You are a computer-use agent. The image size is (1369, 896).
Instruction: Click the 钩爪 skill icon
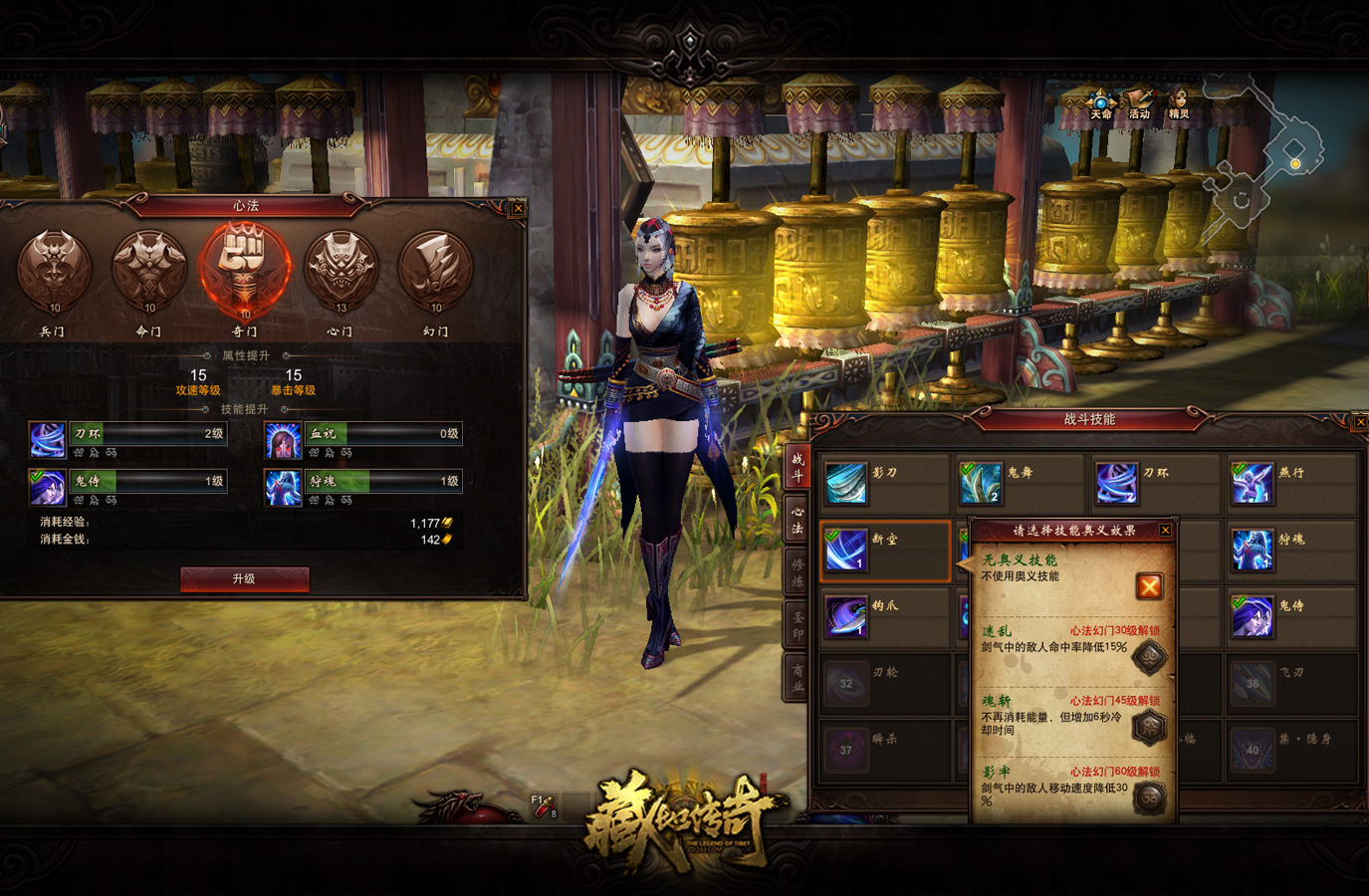point(845,617)
